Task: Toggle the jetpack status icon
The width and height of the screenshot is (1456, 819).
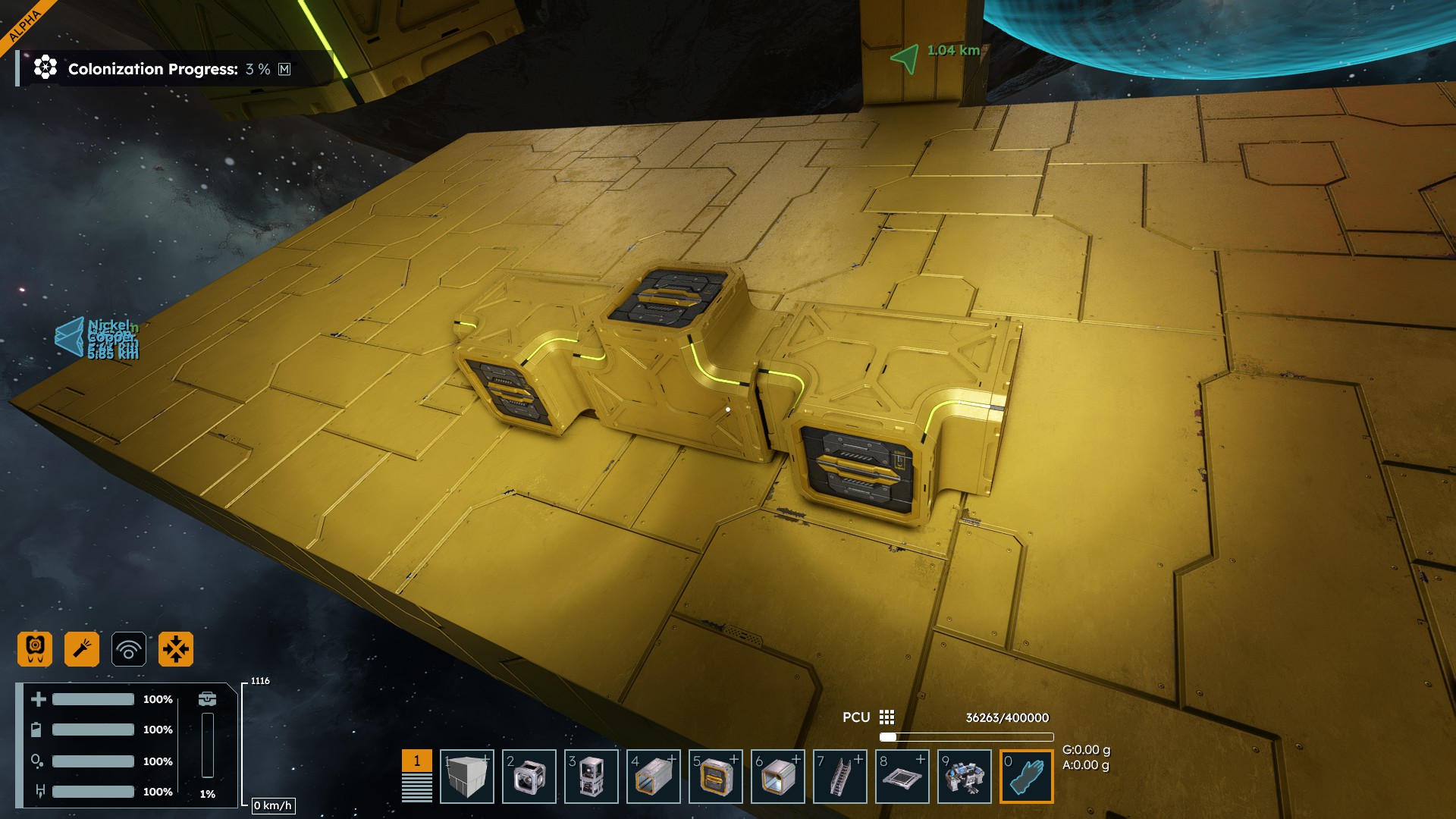Action: pos(35,649)
